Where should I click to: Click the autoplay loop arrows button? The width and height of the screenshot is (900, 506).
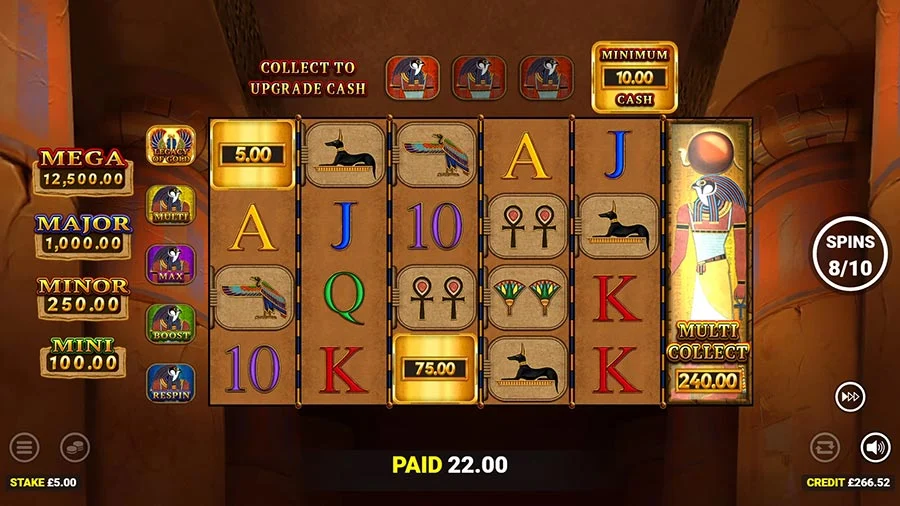tap(825, 447)
